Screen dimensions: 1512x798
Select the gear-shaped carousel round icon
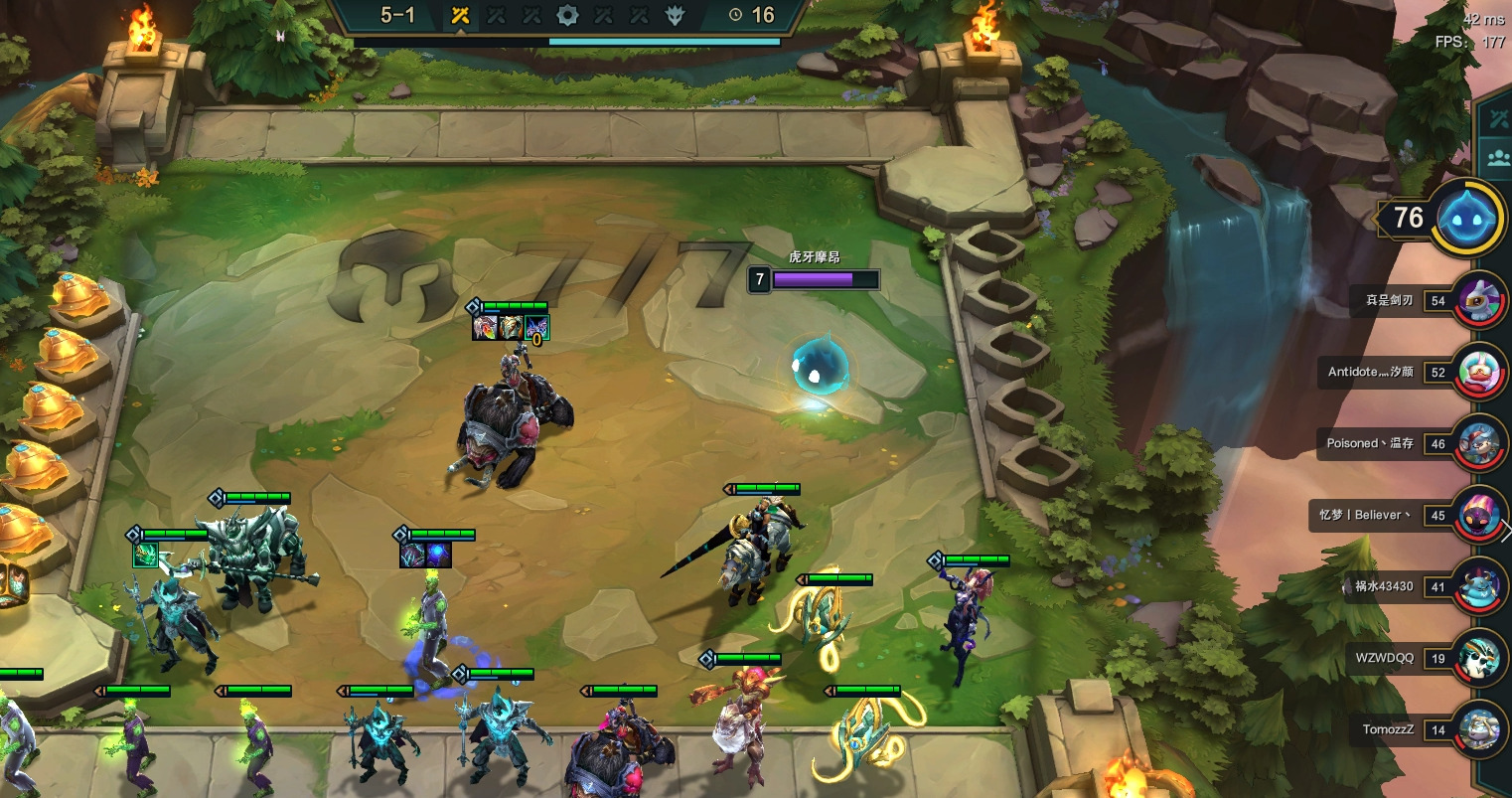[567, 15]
